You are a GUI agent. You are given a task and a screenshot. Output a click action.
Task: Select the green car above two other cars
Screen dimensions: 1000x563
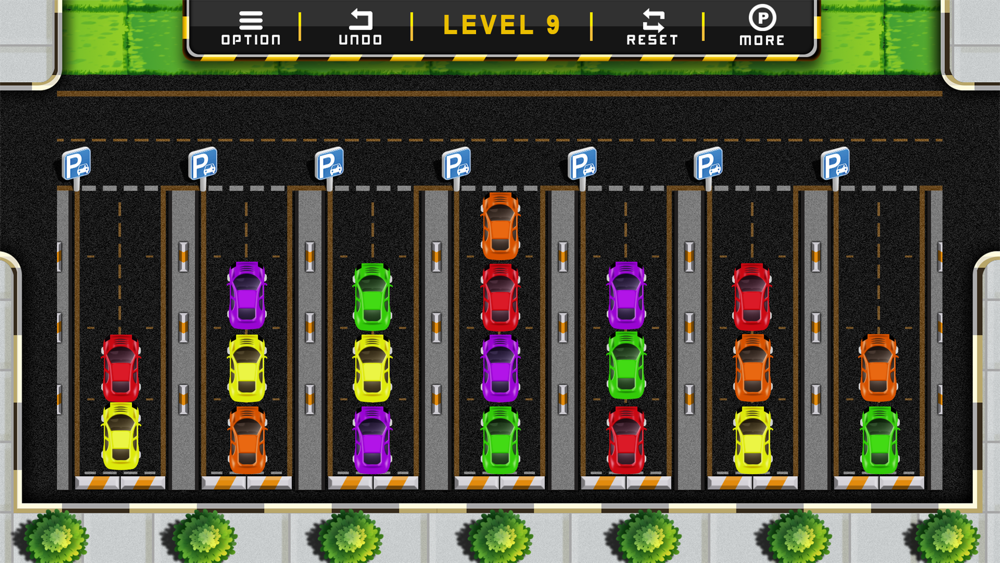click(x=372, y=297)
